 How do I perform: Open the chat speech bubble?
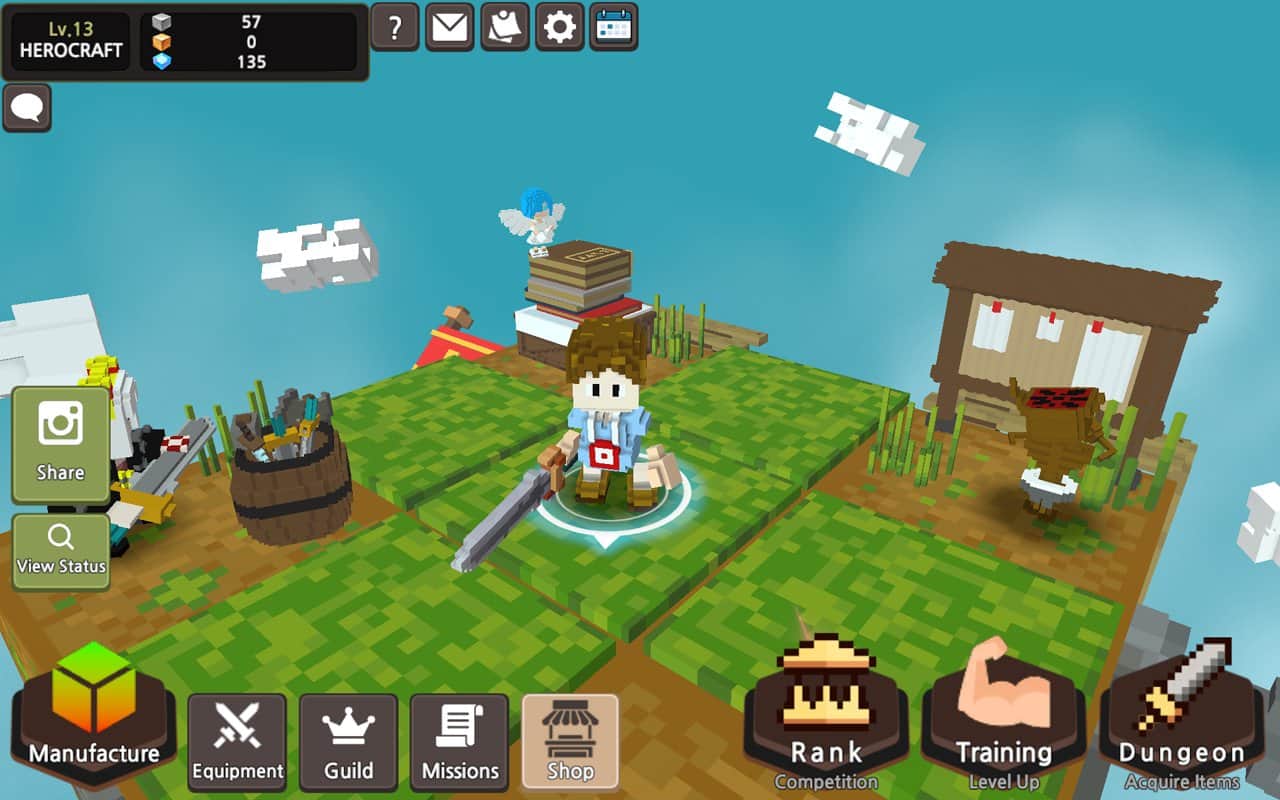(27, 108)
